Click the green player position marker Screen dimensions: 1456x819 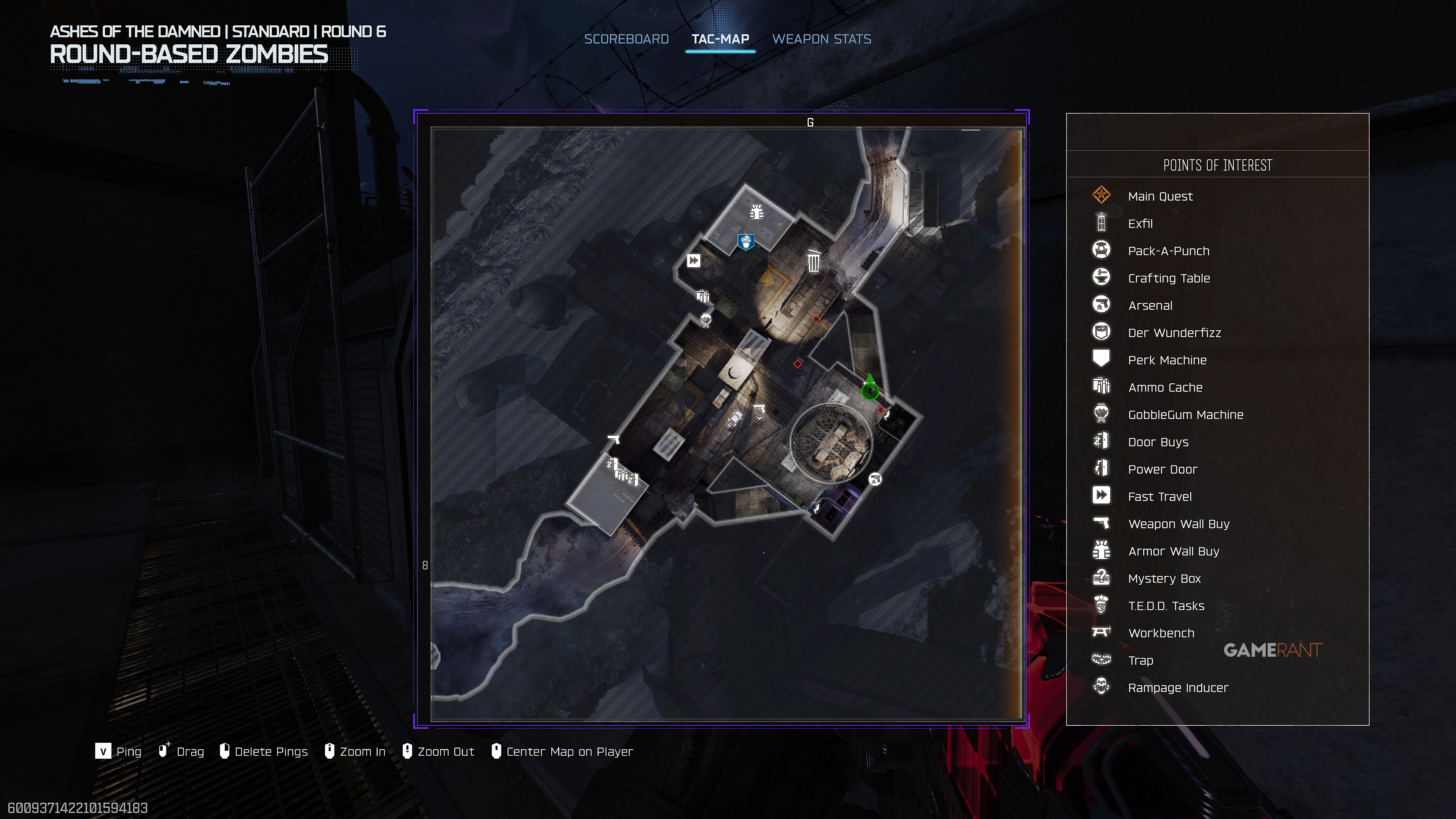coord(870,391)
